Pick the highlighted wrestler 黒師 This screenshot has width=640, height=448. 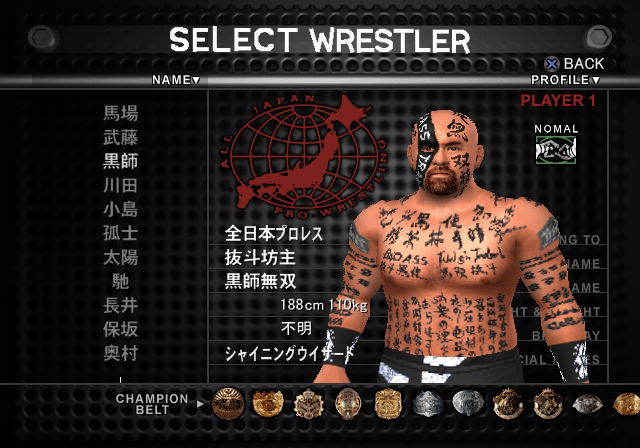(121, 161)
